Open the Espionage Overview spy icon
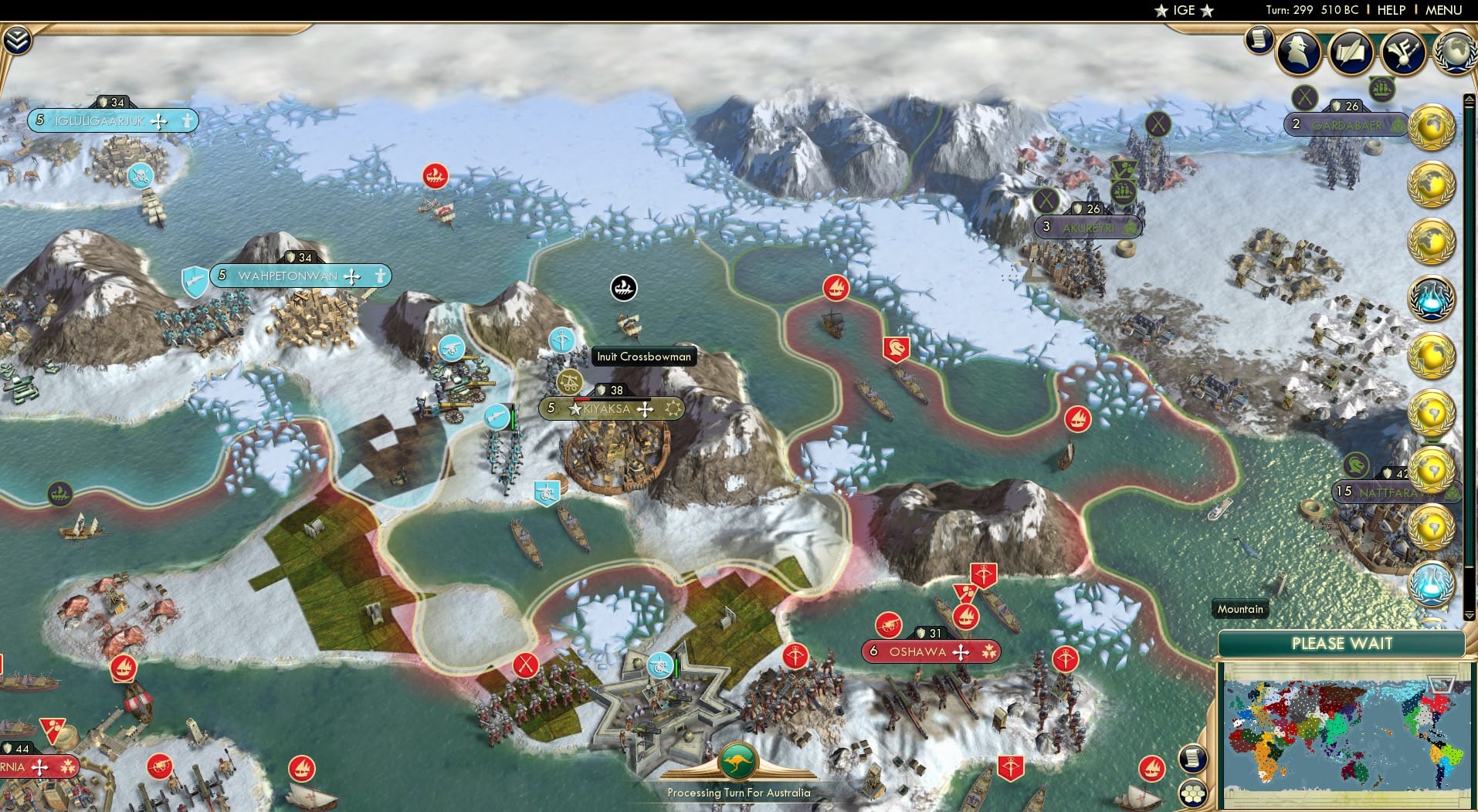1478x812 pixels. [1298, 52]
